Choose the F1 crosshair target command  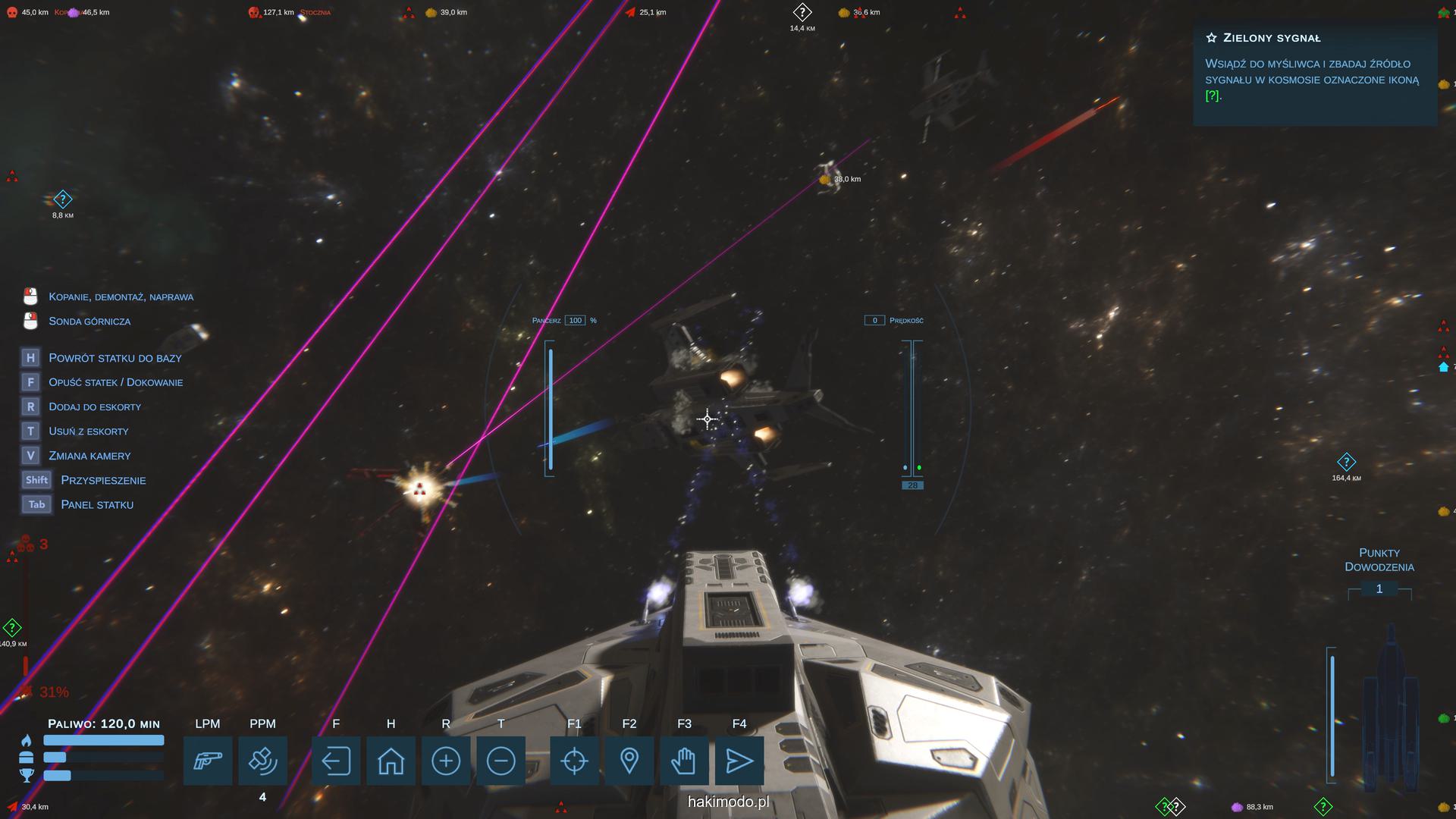coord(574,761)
